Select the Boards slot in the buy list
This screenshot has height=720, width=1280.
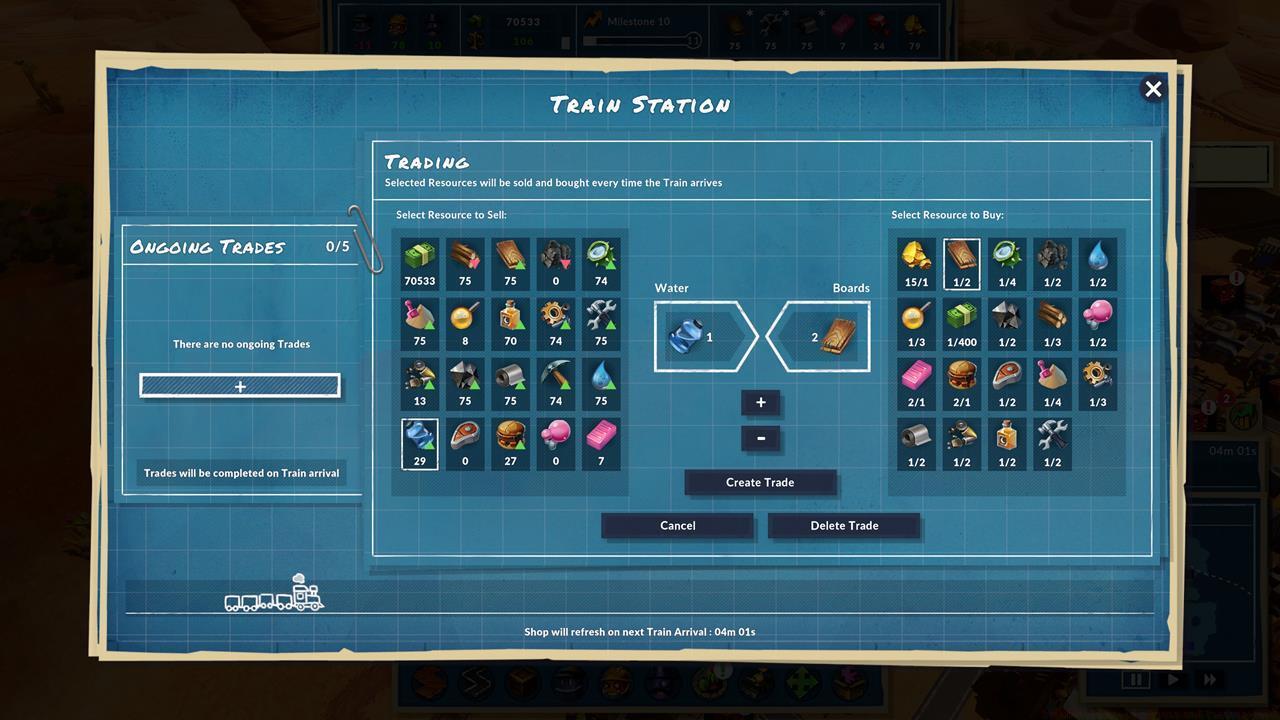tap(961, 262)
